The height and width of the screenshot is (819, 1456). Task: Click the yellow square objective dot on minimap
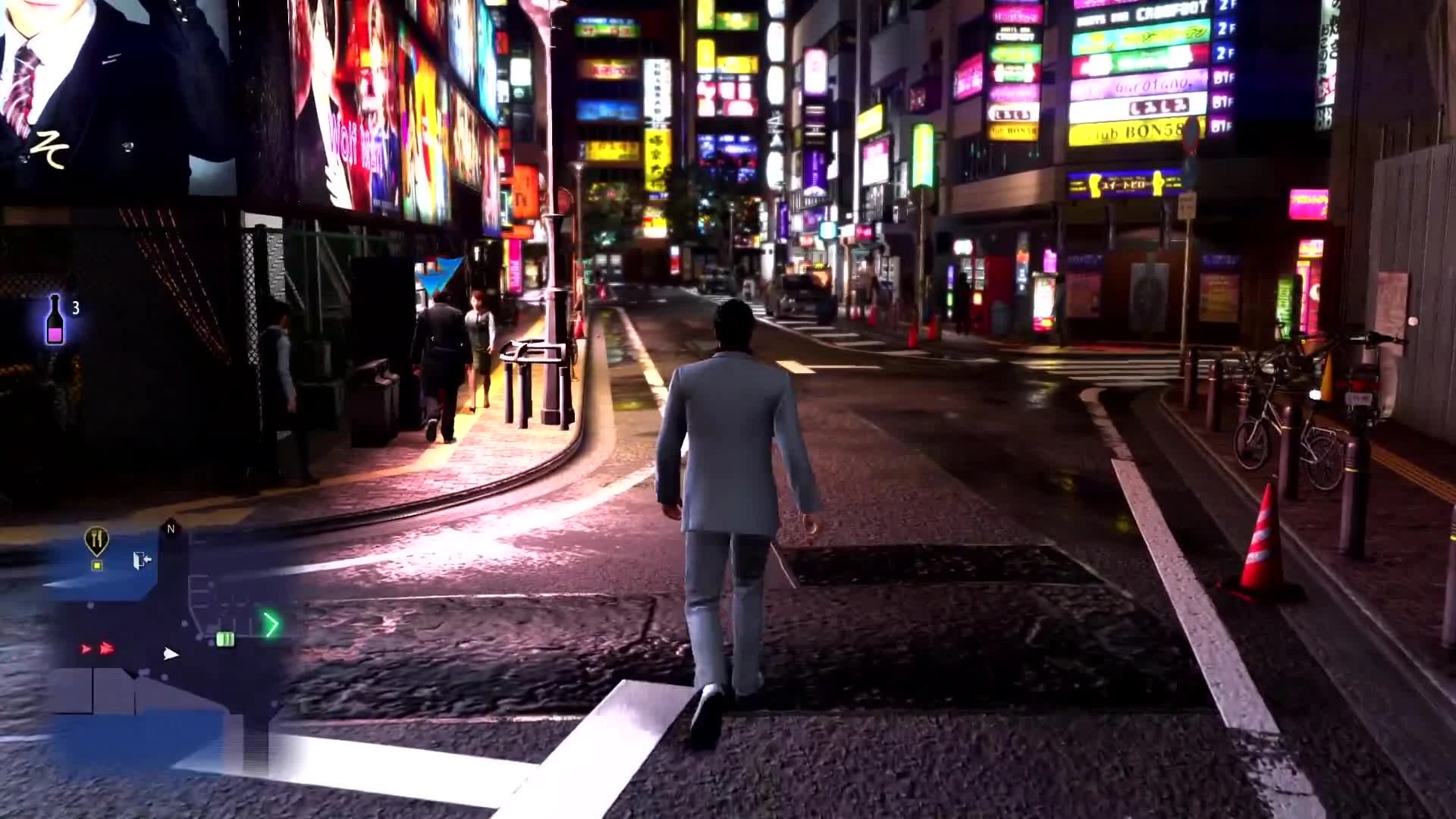coord(97,565)
